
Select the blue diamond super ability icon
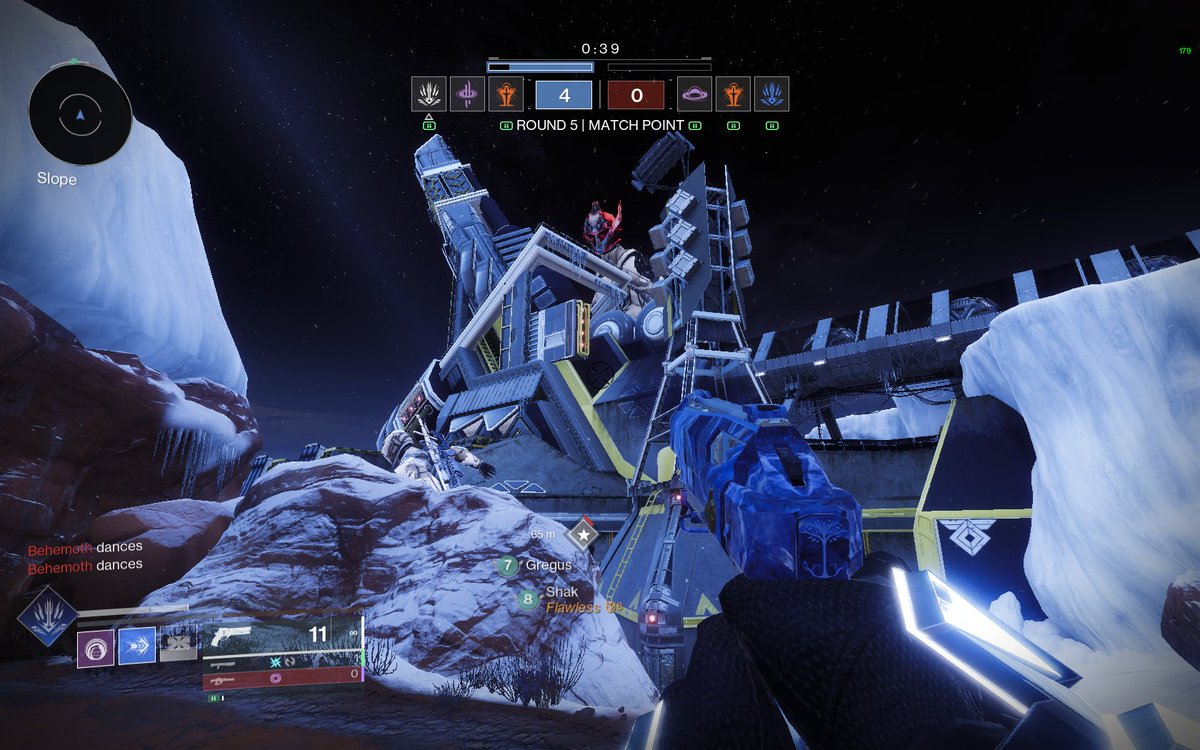(x=47, y=615)
